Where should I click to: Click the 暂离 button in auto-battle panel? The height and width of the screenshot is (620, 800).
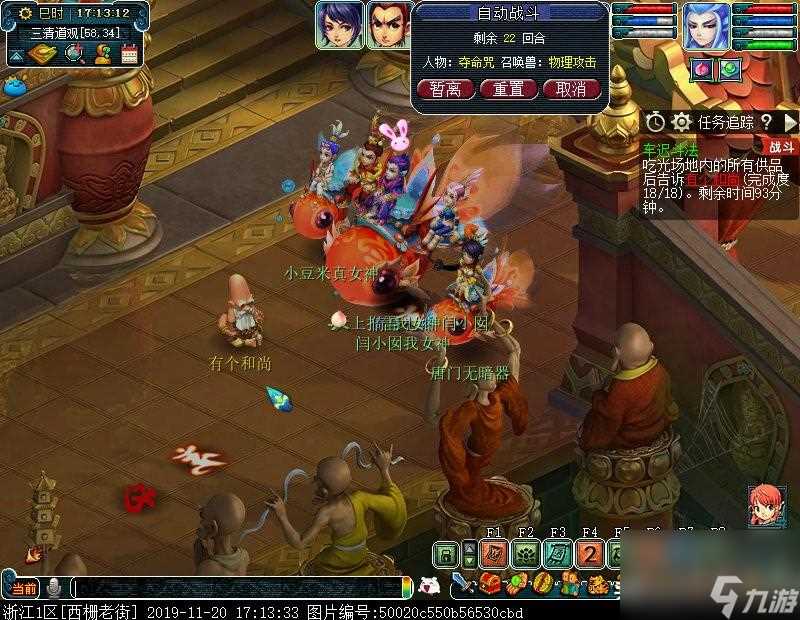pos(445,89)
